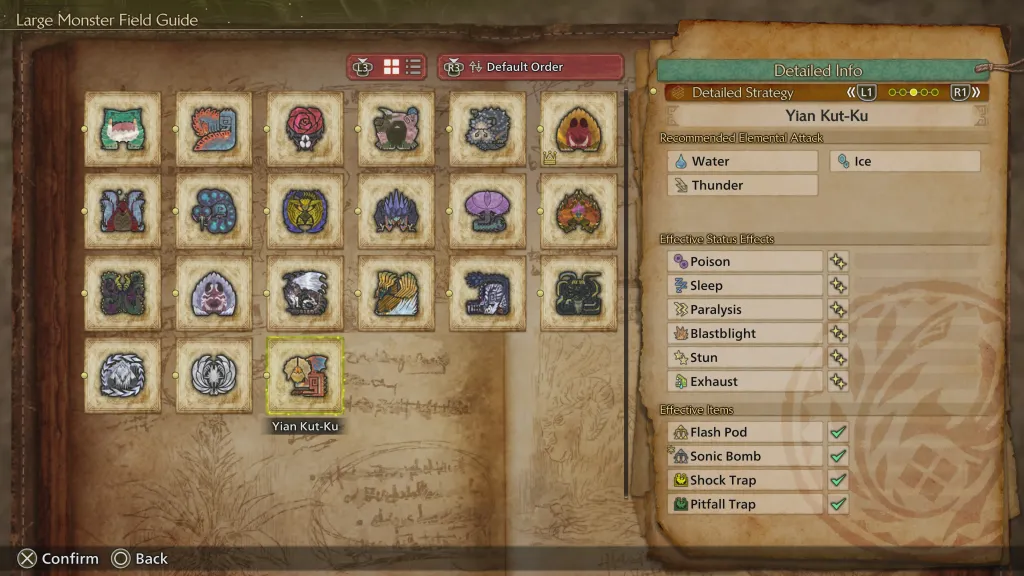Choose the dark green butterfly-shaped monster tile
The height and width of the screenshot is (576, 1024).
(x=122, y=293)
